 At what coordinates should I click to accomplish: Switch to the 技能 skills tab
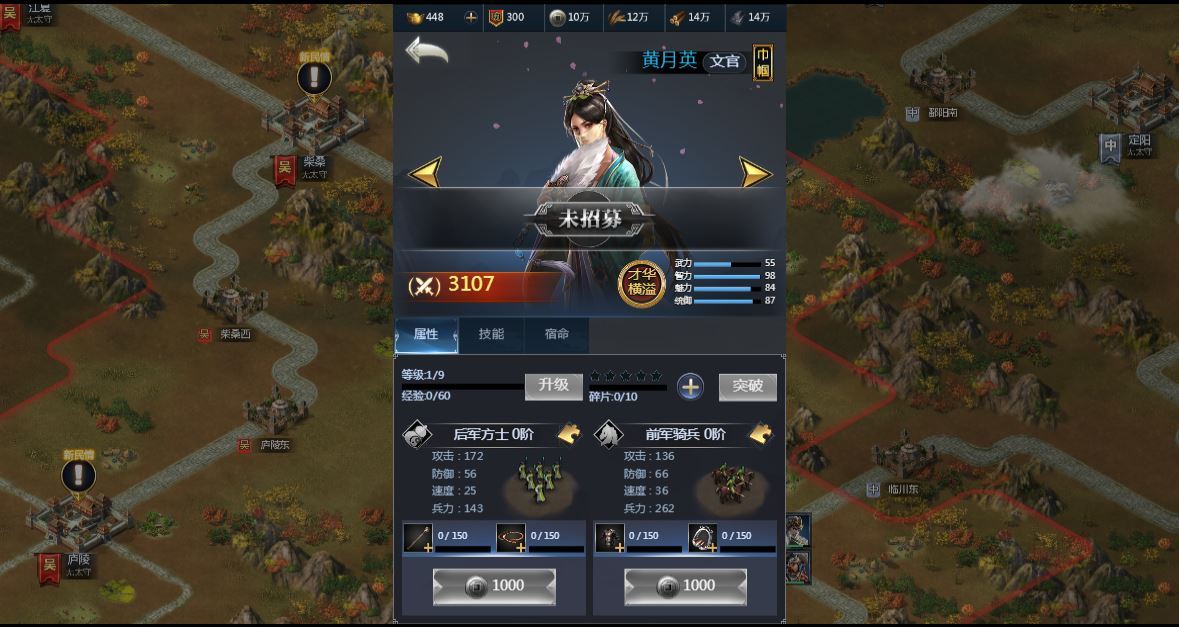tap(491, 335)
